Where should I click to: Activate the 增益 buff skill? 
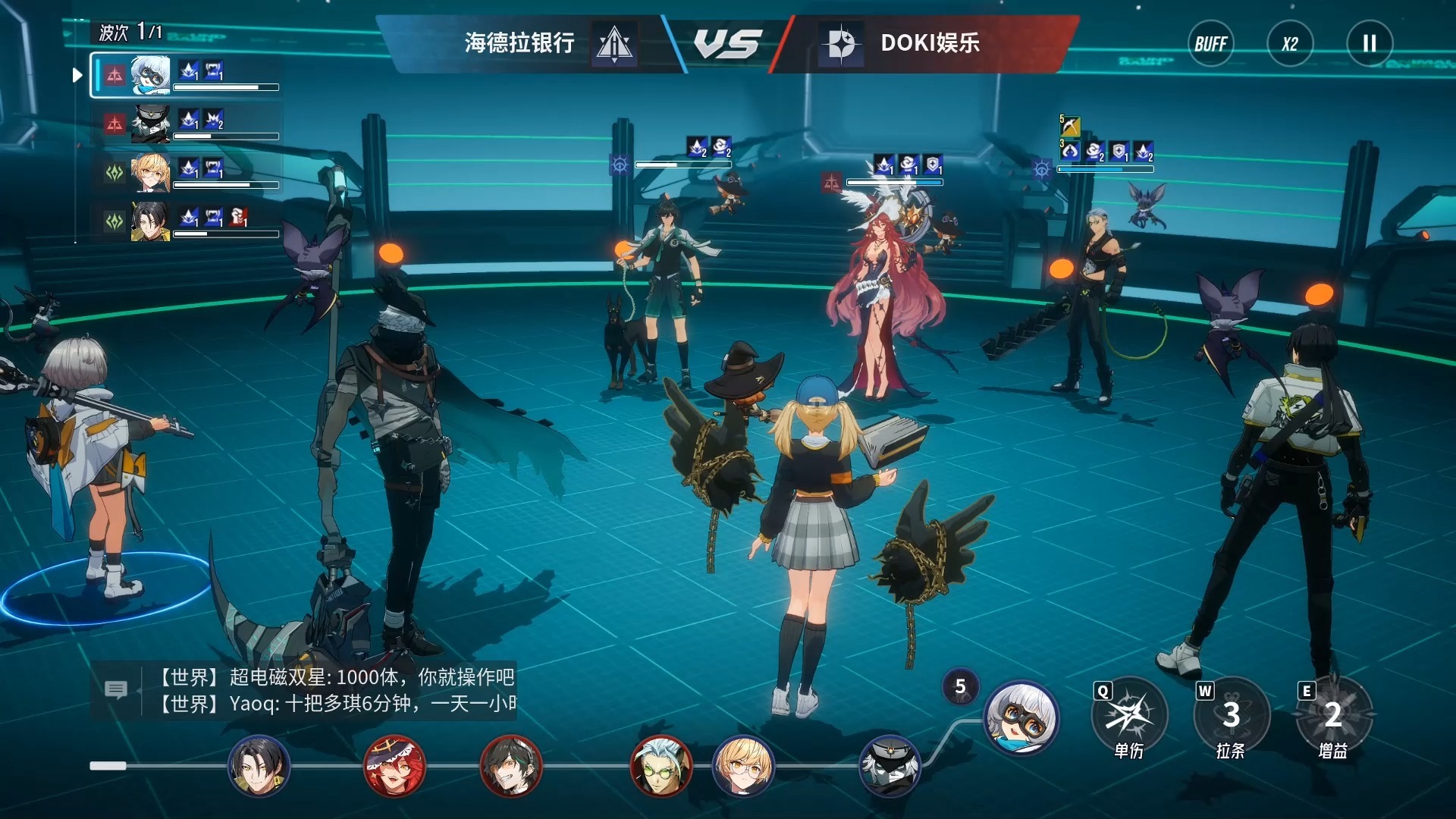pos(1333,715)
